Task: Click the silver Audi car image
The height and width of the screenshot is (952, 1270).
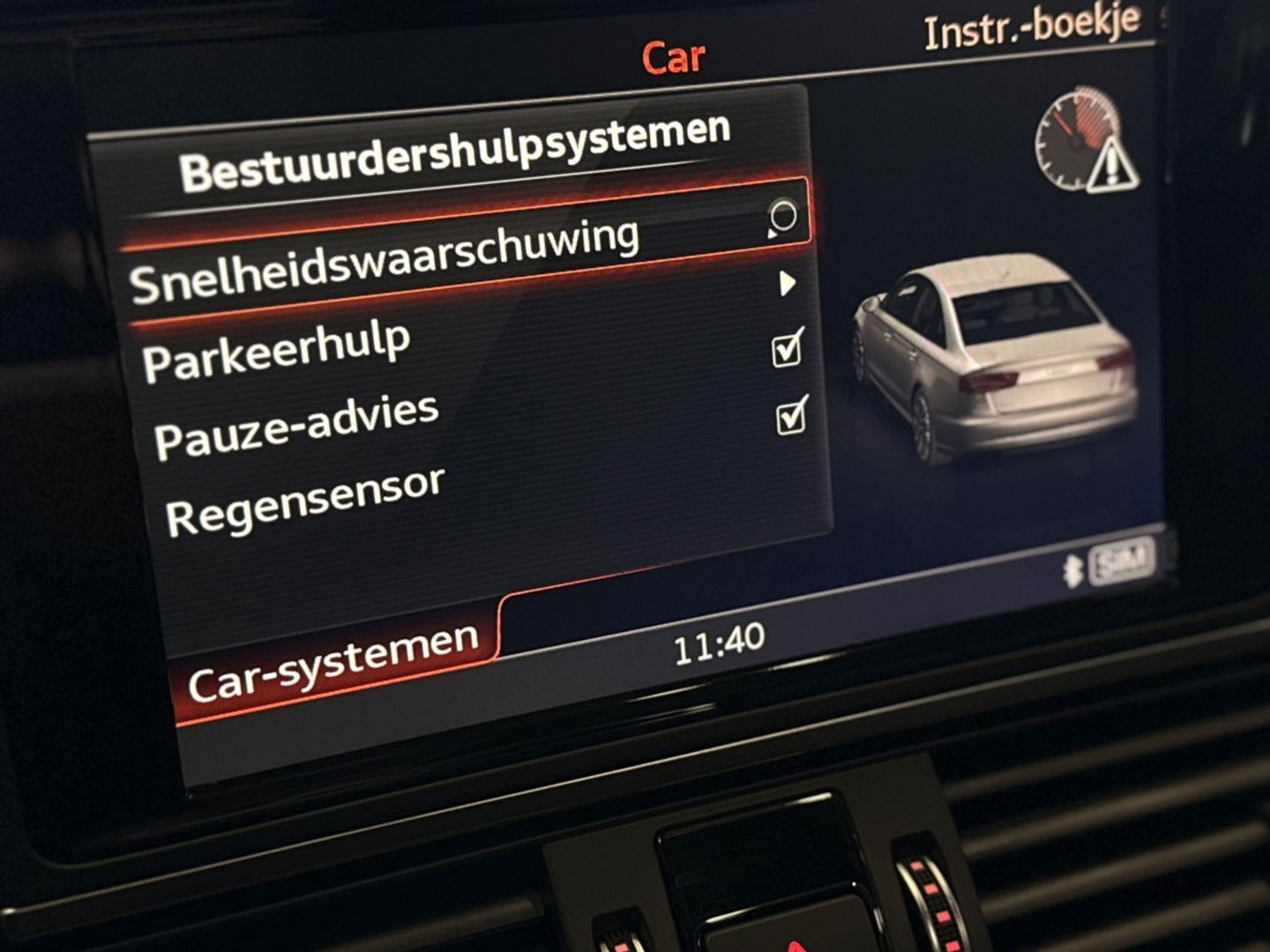Action: 997,361
